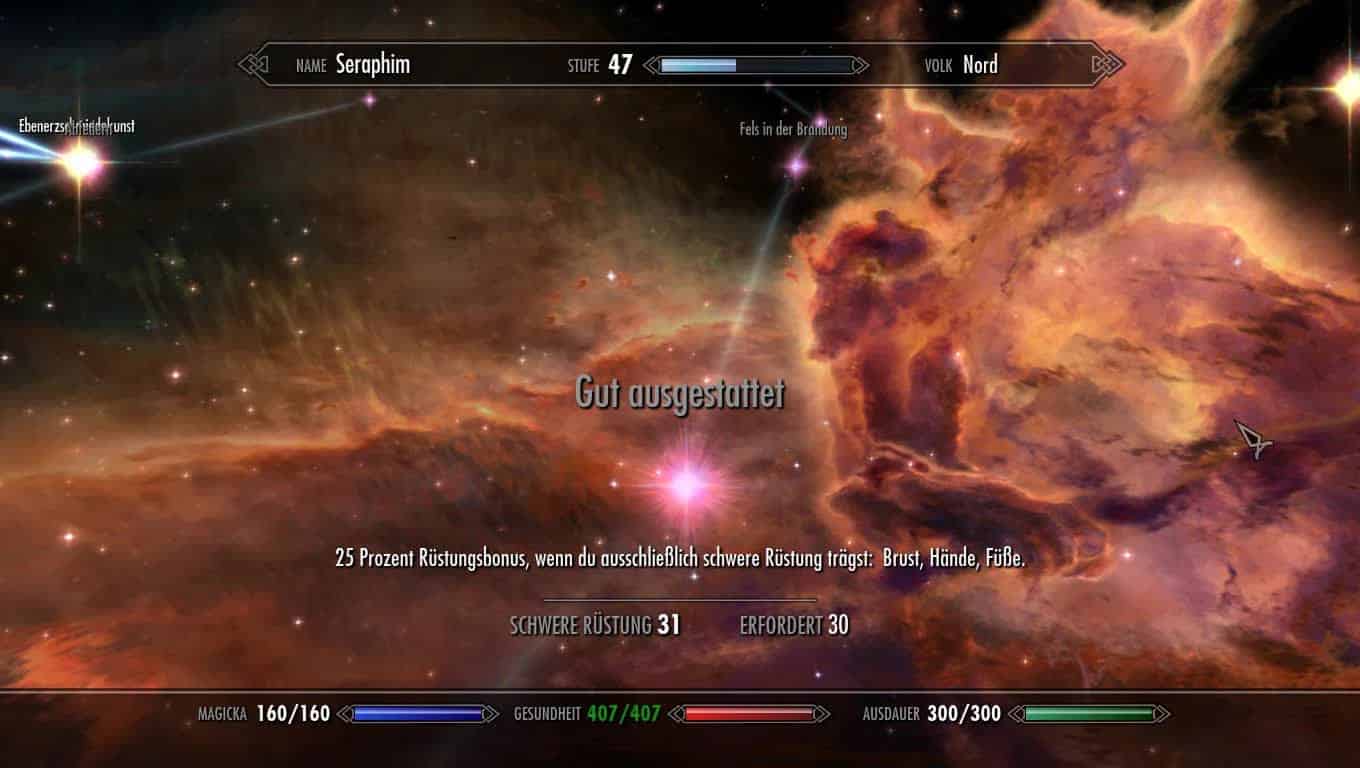
Task: Select the Gut ausgestattet perk star
Action: pyautogui.click(x=686, y=484)
